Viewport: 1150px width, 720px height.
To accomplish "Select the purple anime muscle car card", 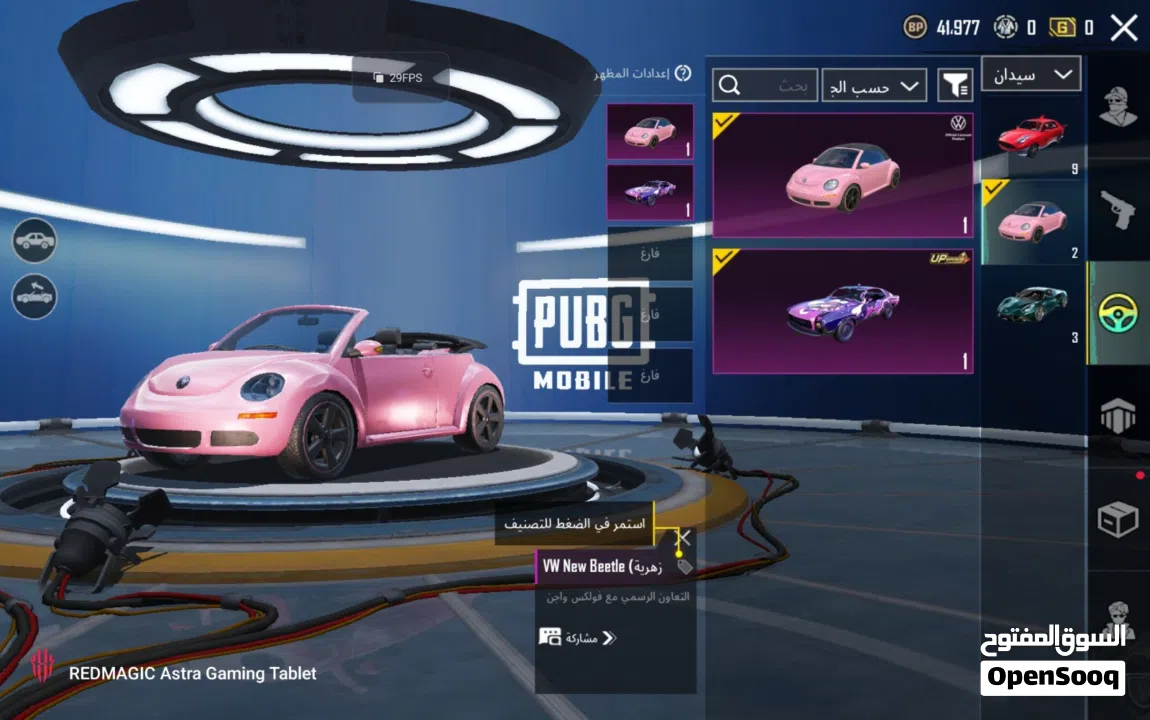I will pos(842,311).
